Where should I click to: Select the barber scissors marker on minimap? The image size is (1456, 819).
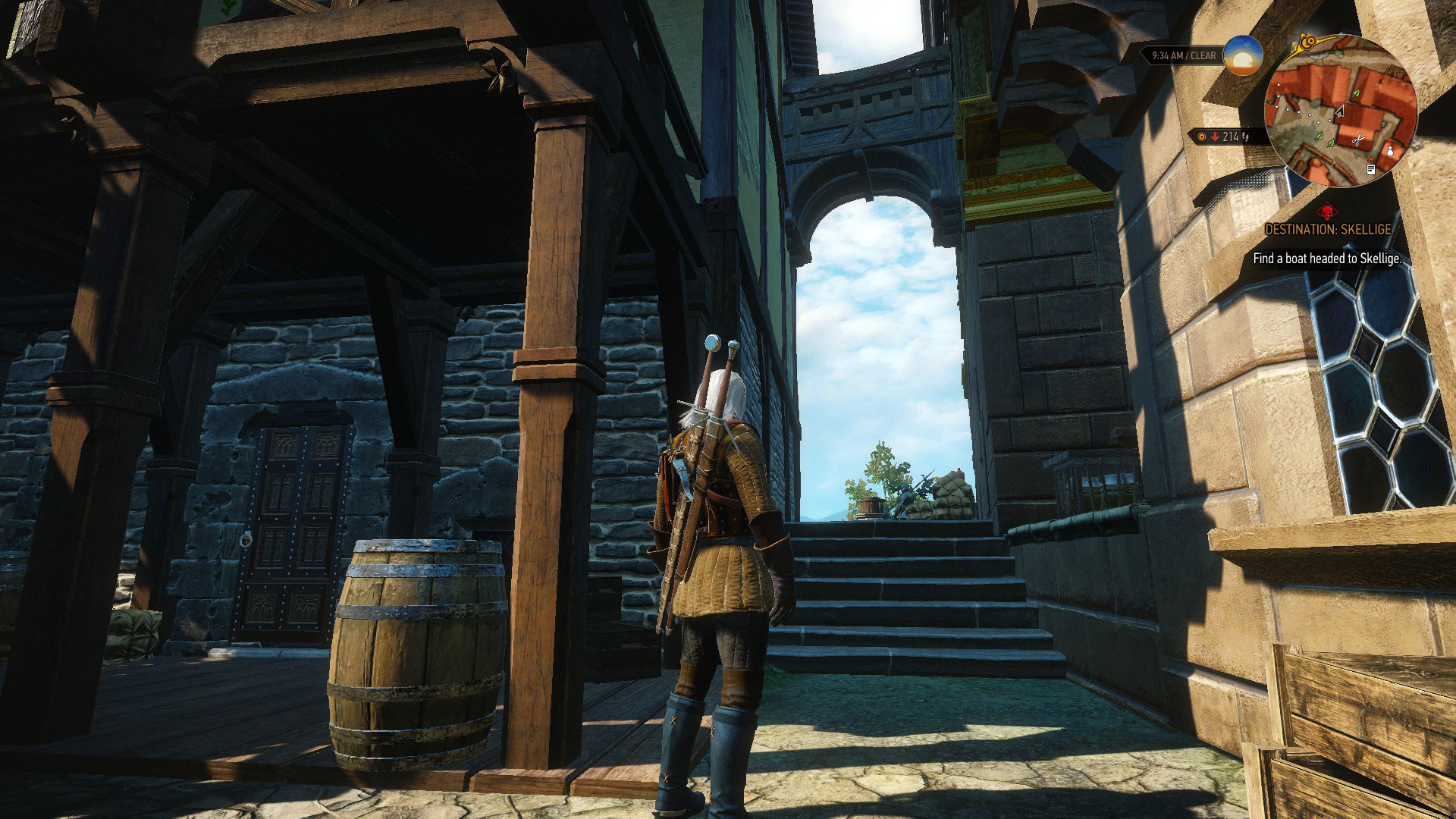coord(1359,139)
